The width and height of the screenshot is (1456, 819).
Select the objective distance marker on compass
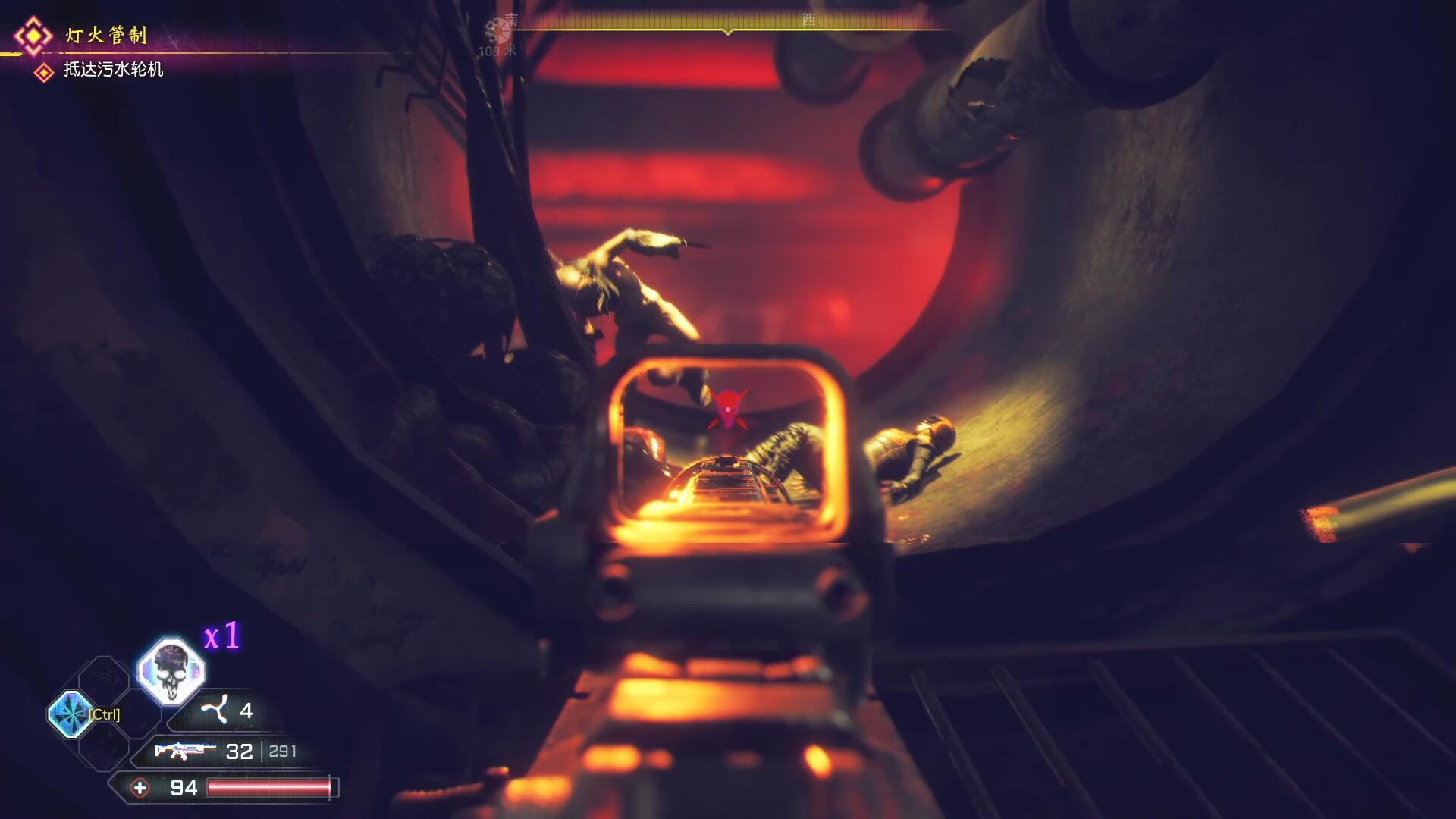pyautogui.click(x=497, y=36)
